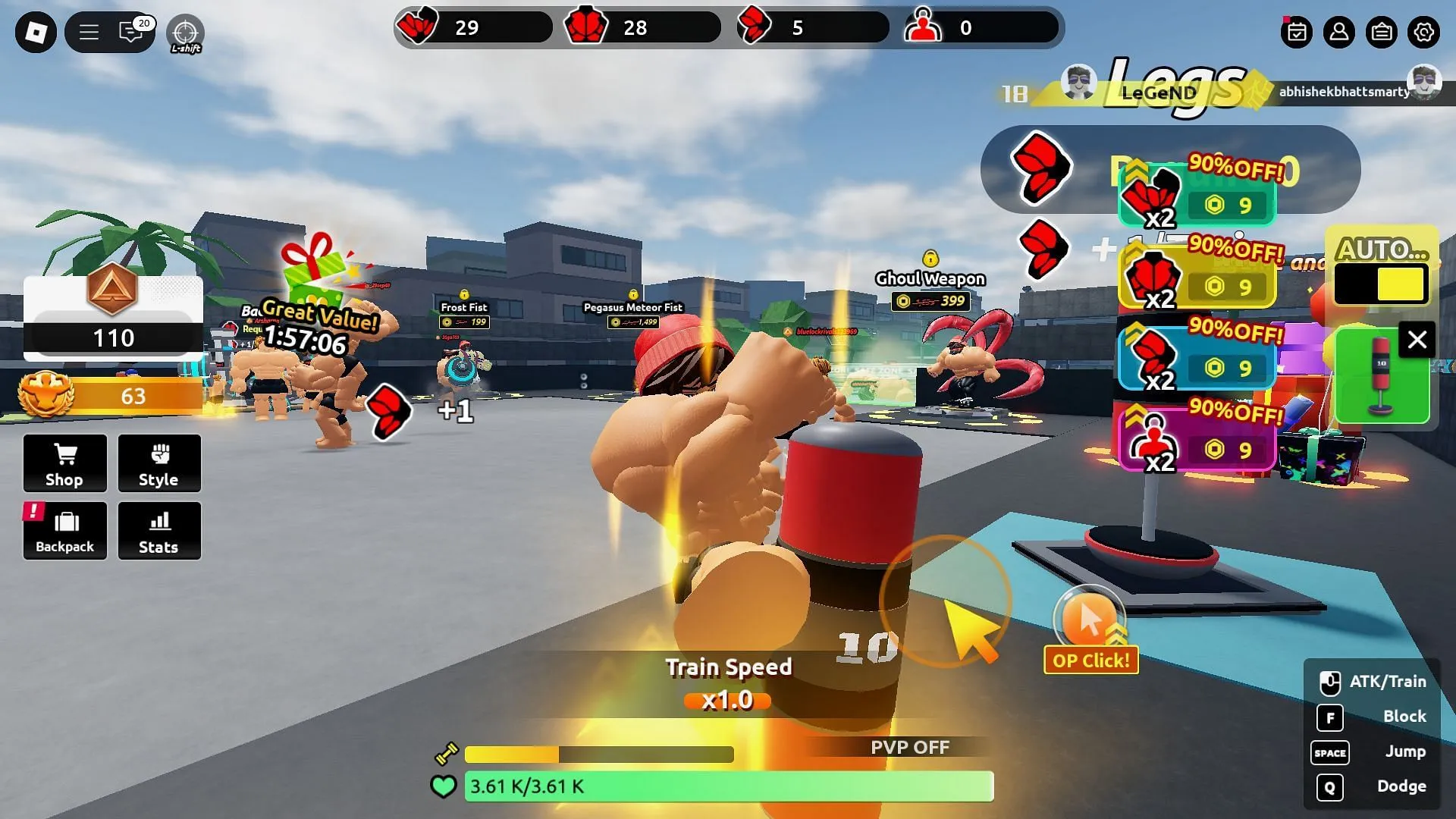Open the Shop panel
1456x819 pixels.
tap(64, 463)
